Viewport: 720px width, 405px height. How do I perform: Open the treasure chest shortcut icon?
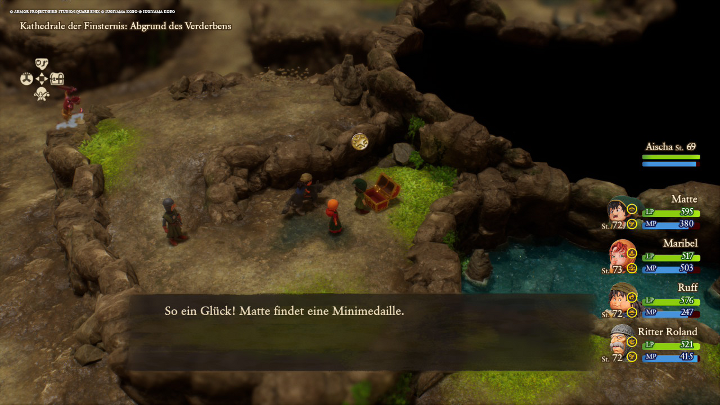click(57, 78)
